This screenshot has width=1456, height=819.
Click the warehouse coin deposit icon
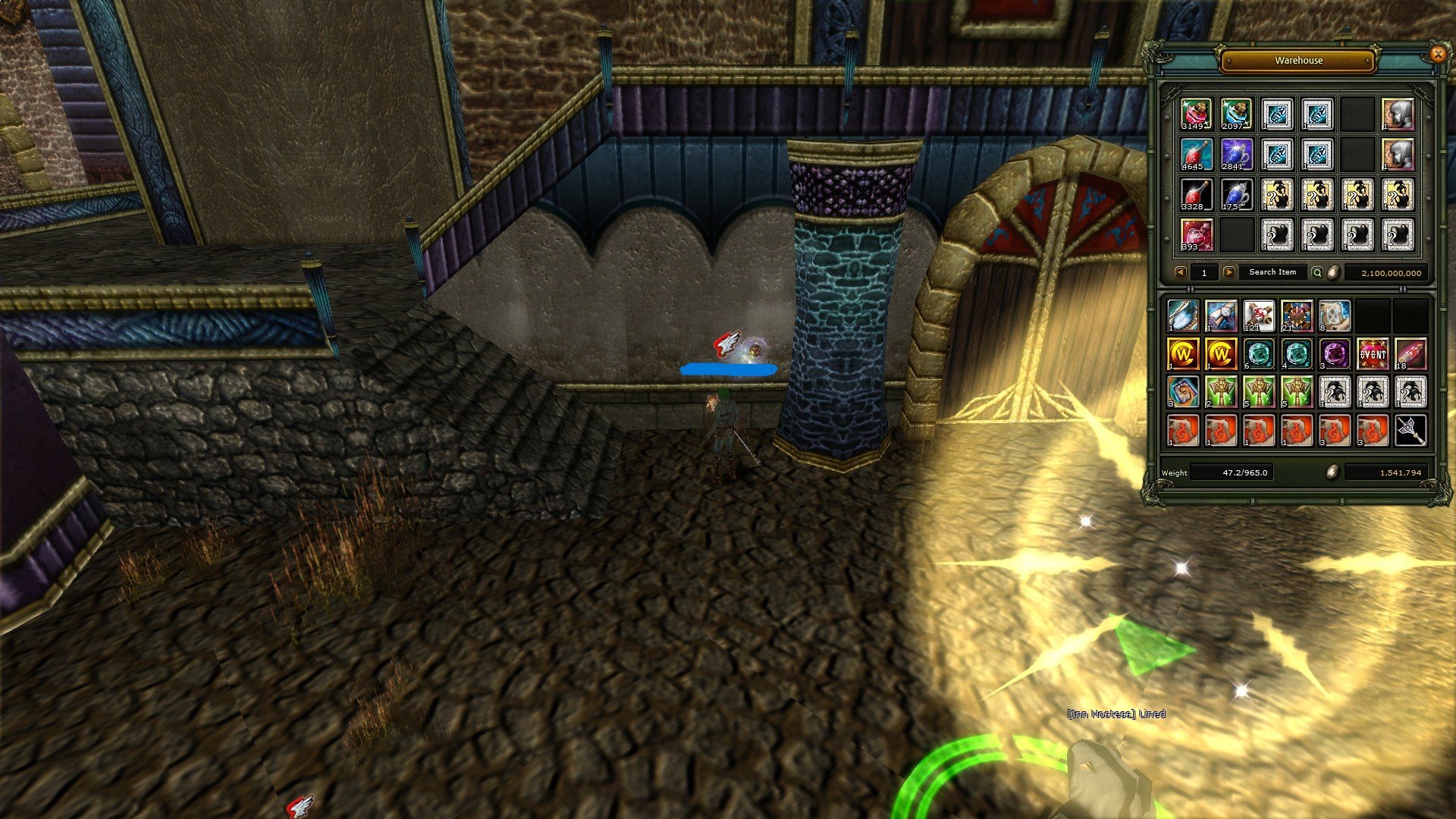(1333, 272)
